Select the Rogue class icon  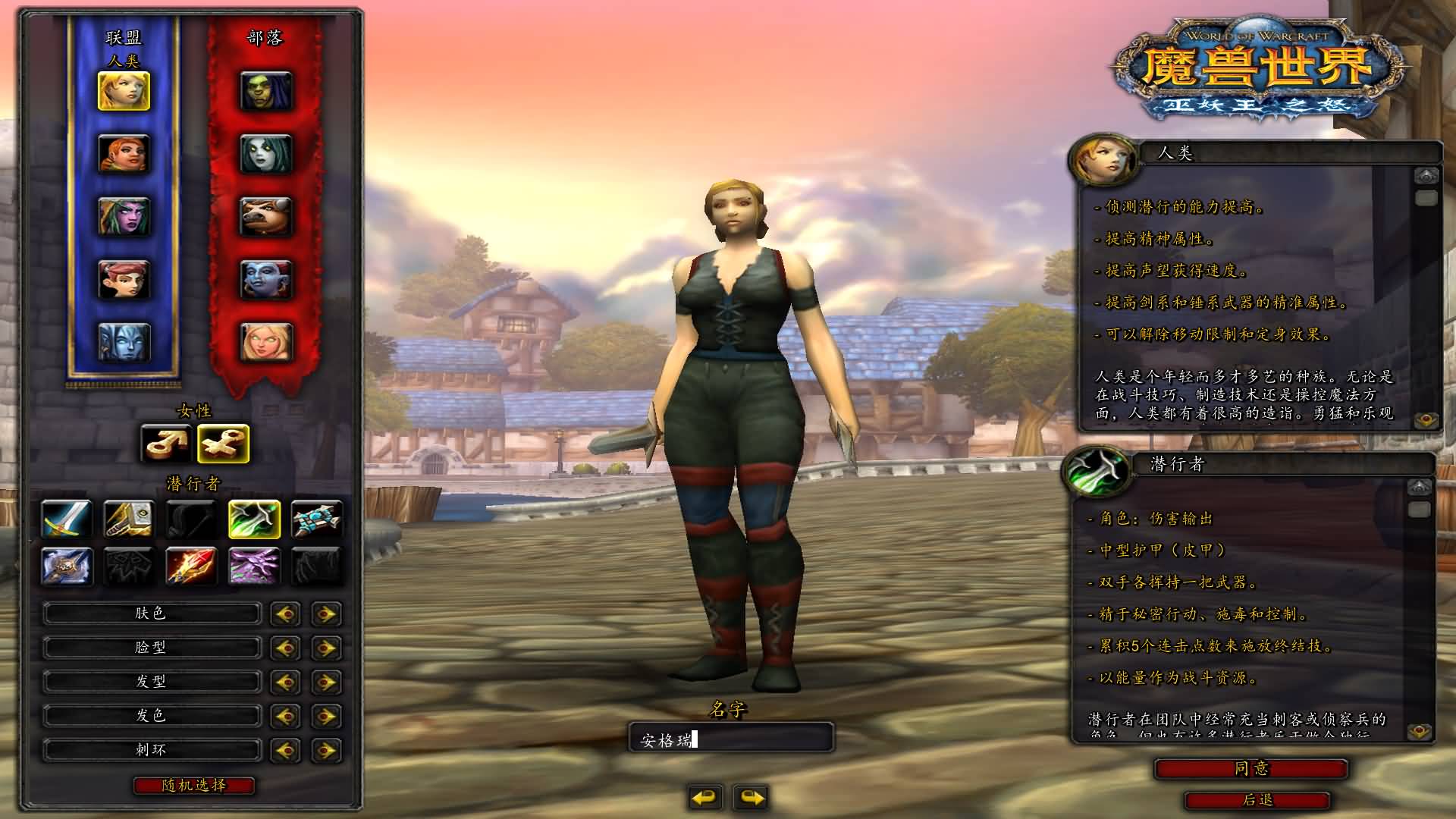[x=254, y=519]
